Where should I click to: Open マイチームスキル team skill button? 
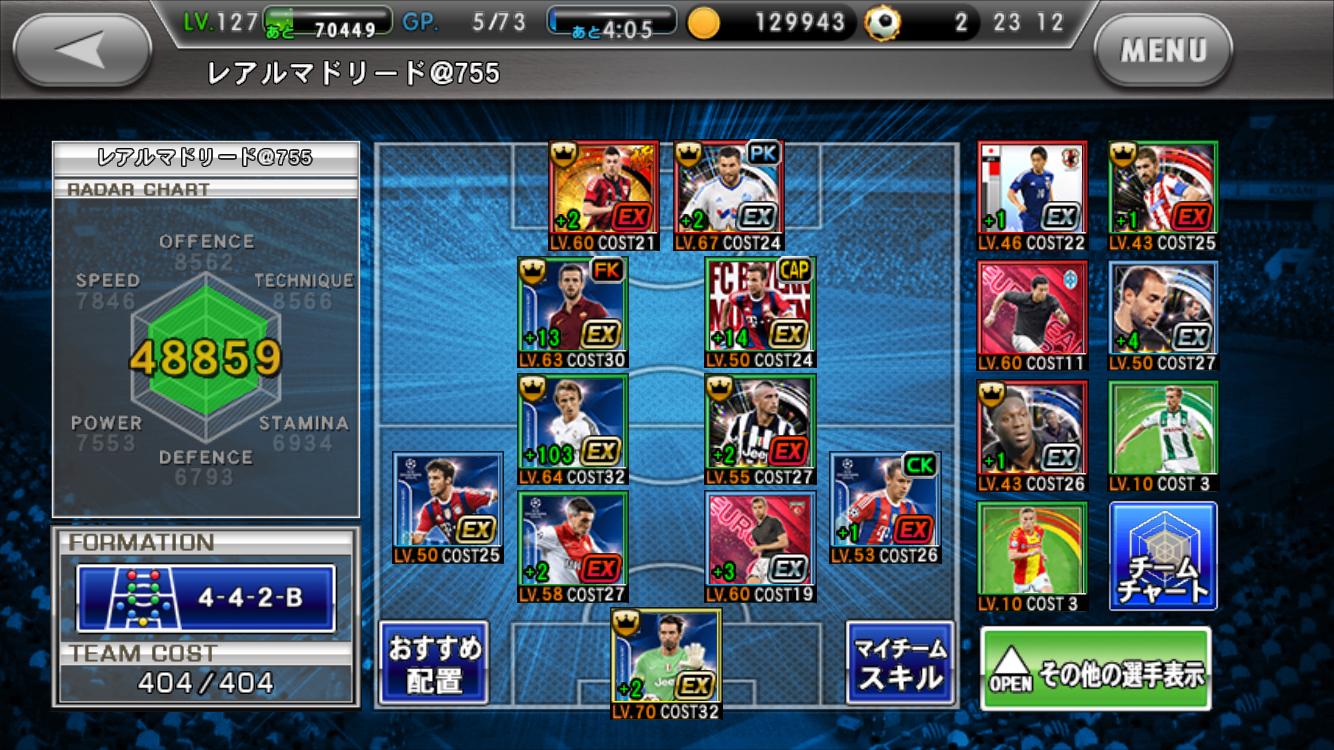[900, 663]
